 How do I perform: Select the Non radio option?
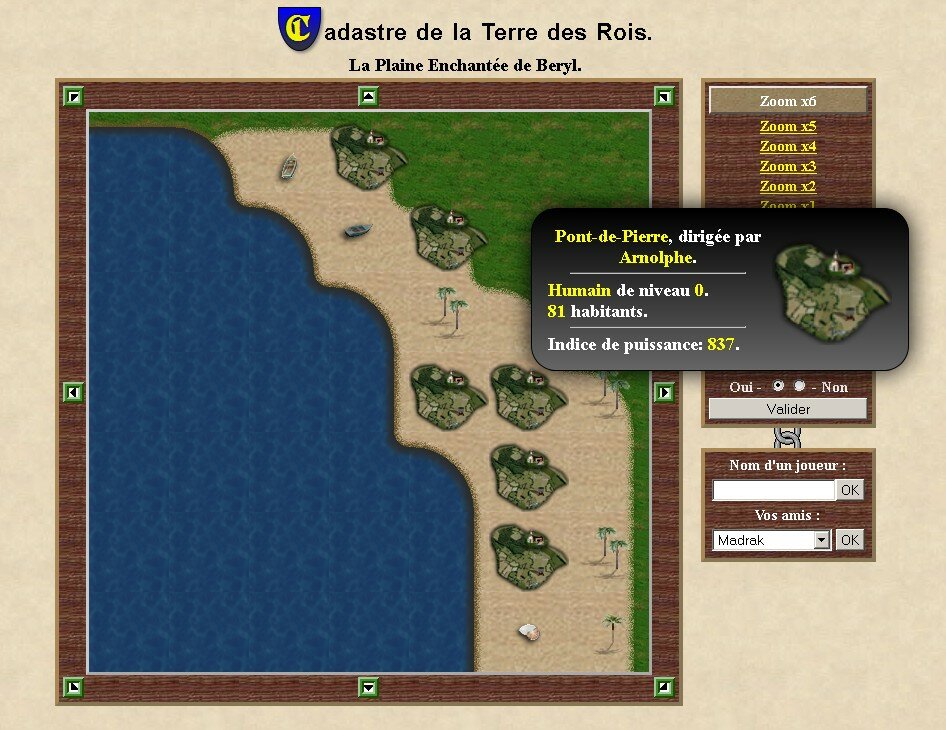coord(800,386)
